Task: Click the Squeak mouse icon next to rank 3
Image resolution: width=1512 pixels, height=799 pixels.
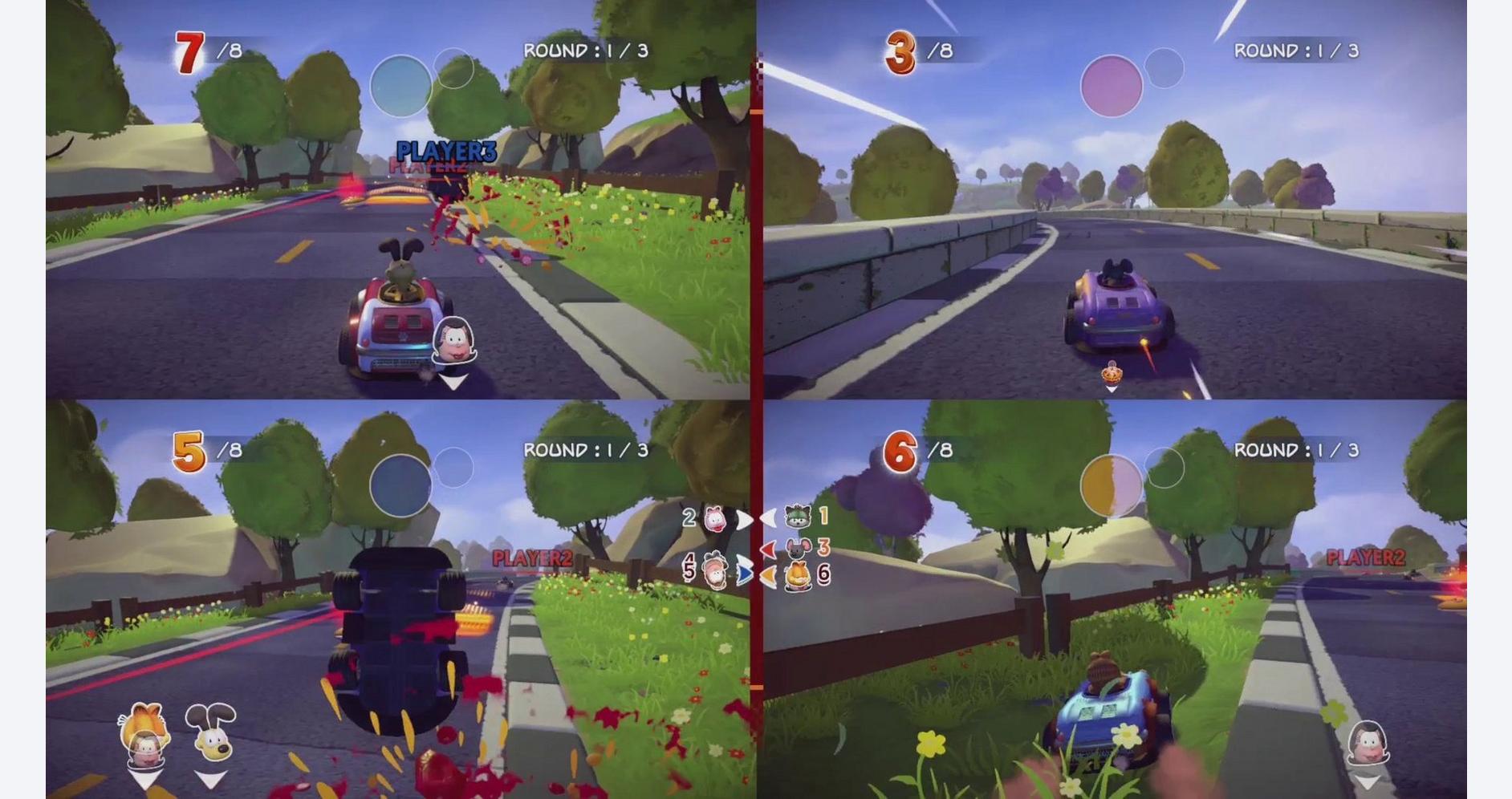Action: coord(796,548)
